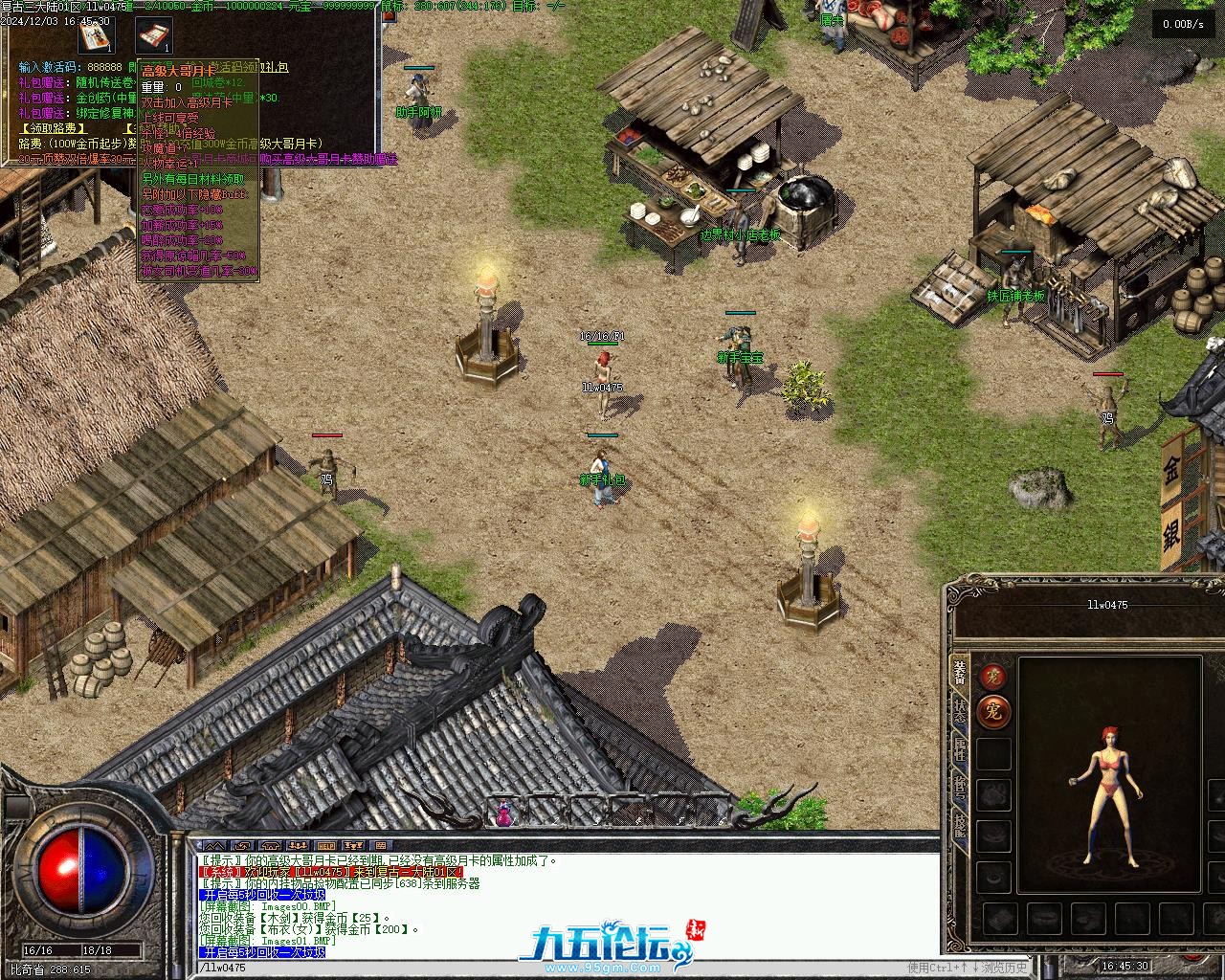
Task: Click the large red 宠 pet button
Action: 993,712
